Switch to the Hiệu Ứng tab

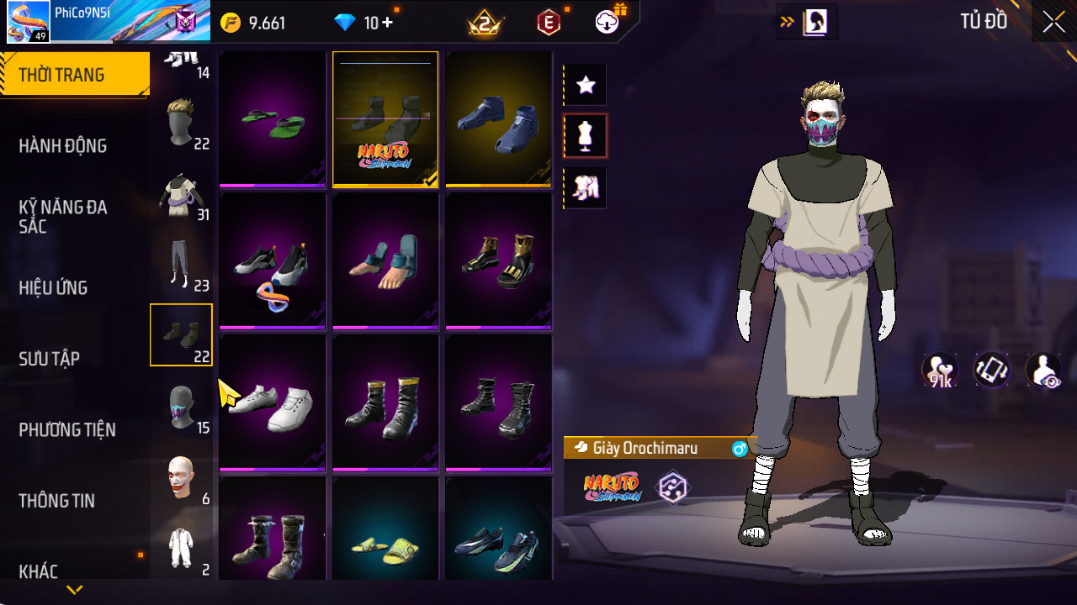pos(53,288)
